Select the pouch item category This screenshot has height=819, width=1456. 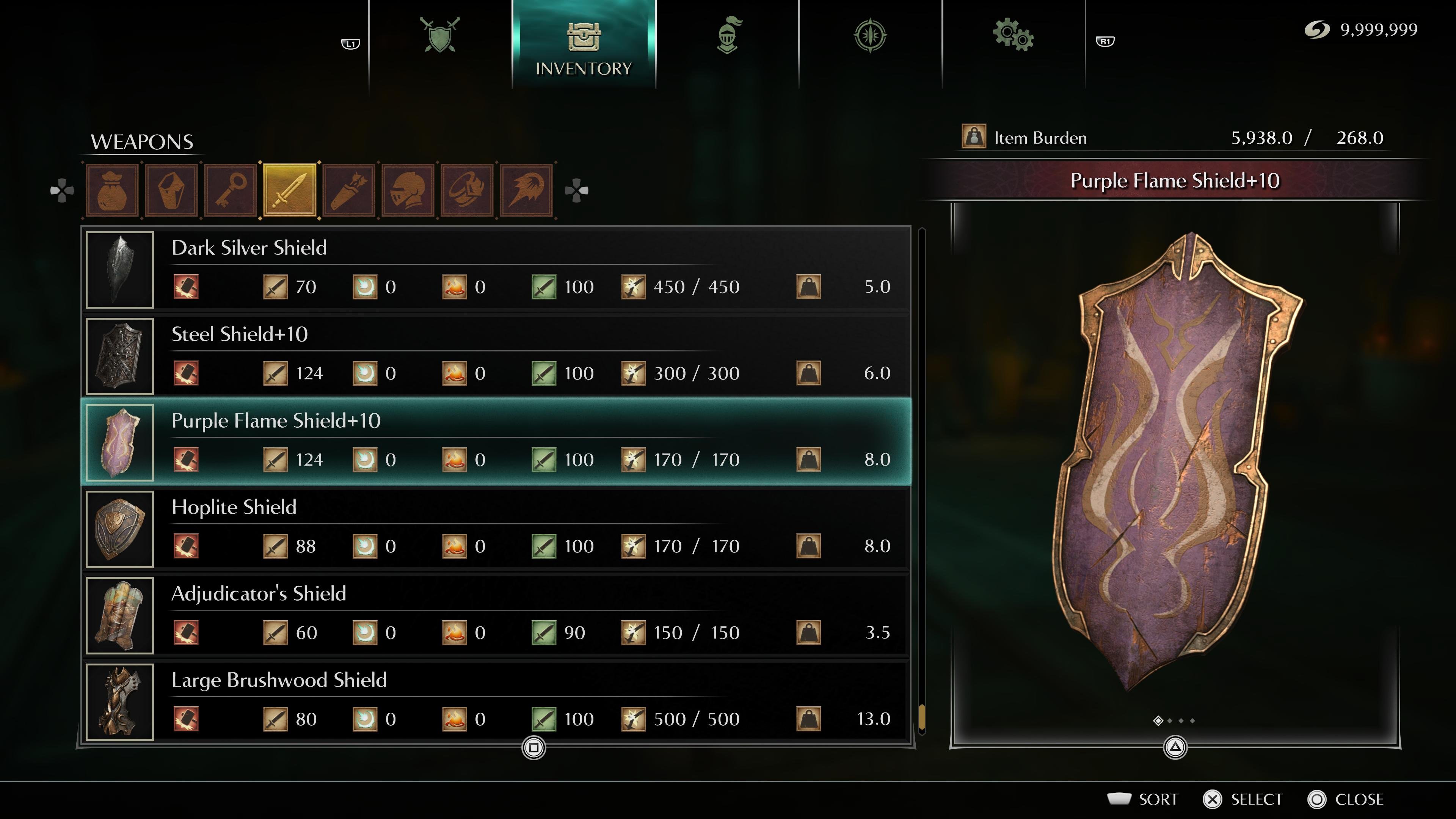coord(112,190)
